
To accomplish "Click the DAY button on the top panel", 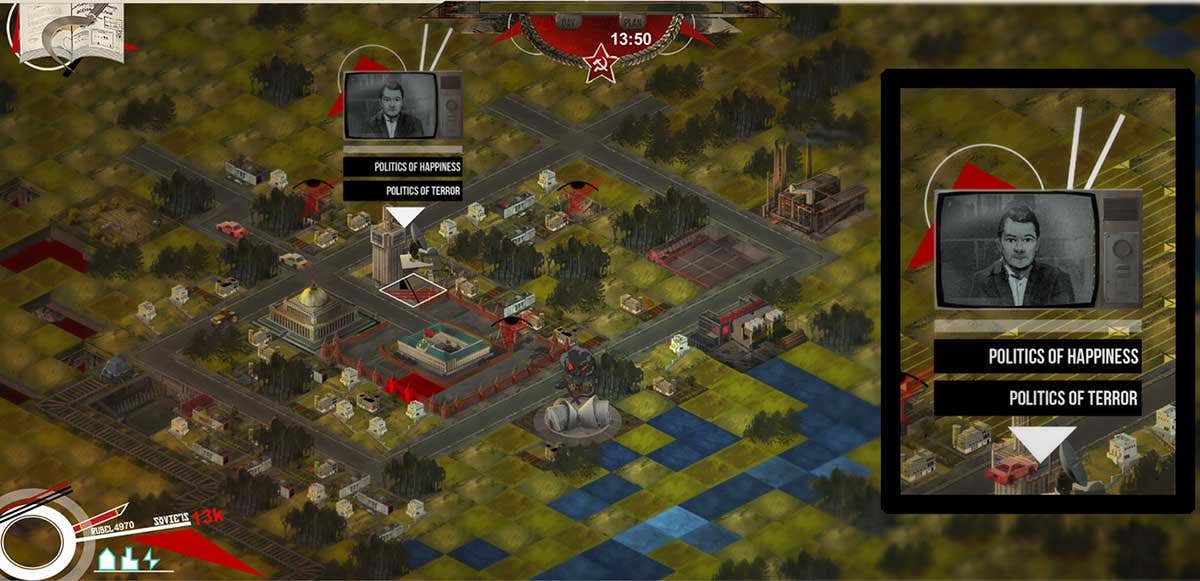I will click(569, 21).
